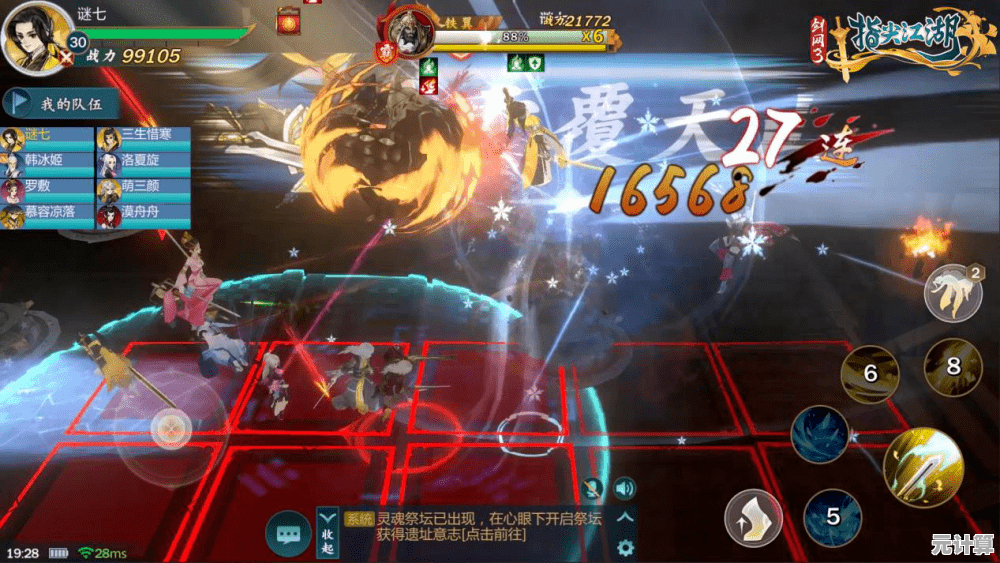Open chat settings gear icon
This screenshot has width=1000, height=563.
(625, 547)
